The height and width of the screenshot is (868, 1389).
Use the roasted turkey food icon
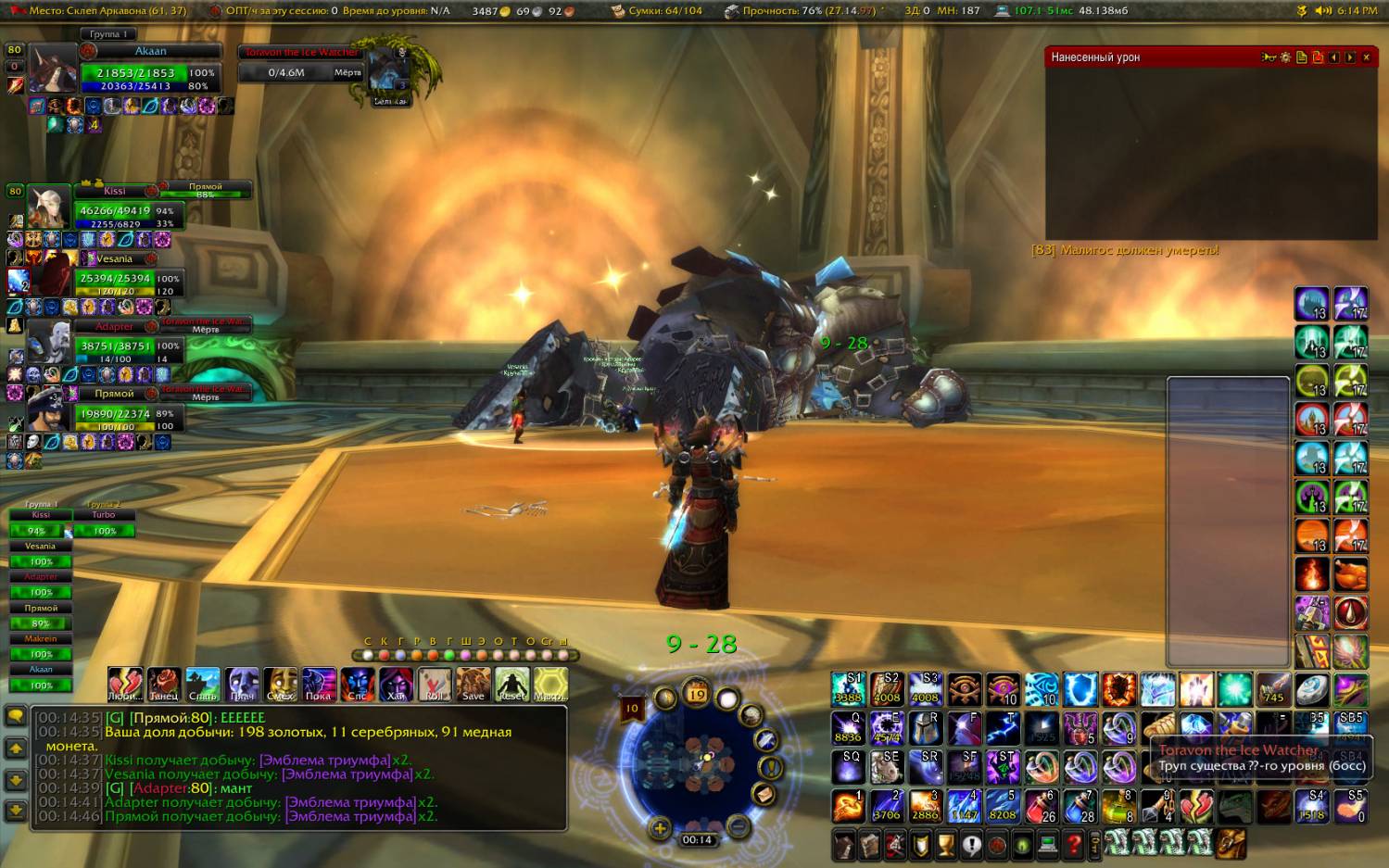point(1350,574)
